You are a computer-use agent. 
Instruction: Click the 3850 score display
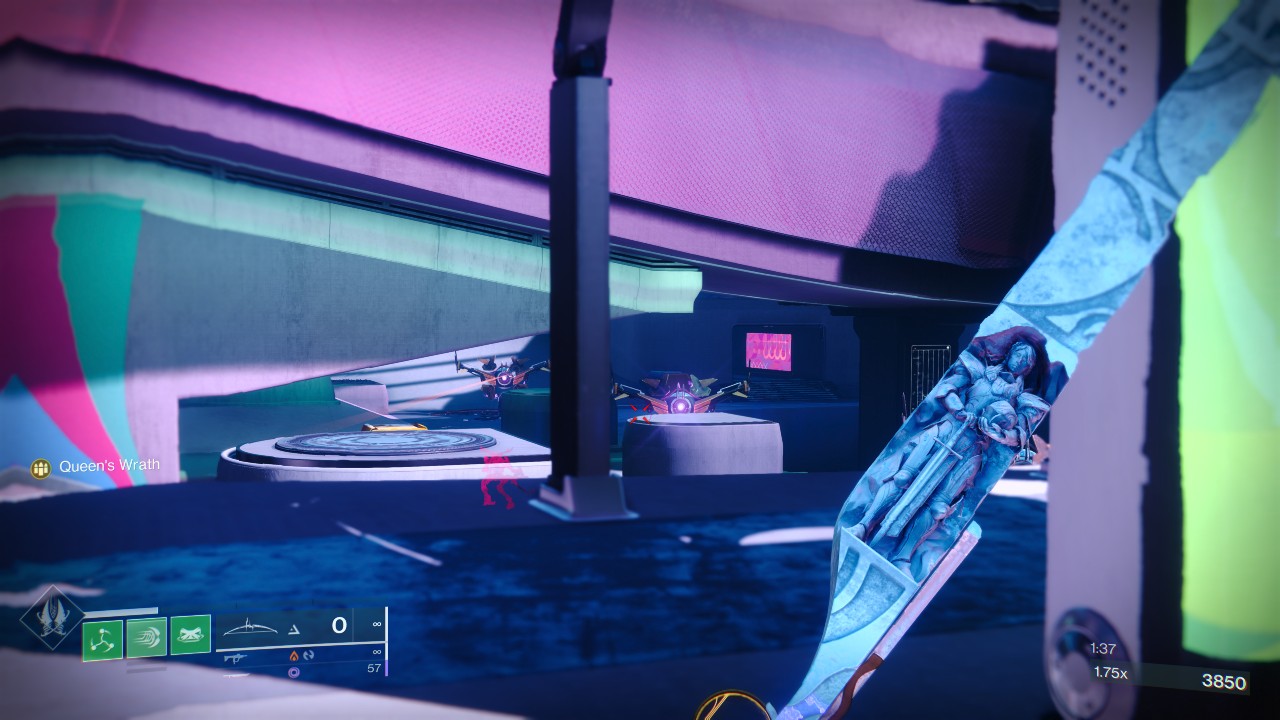1224,681
